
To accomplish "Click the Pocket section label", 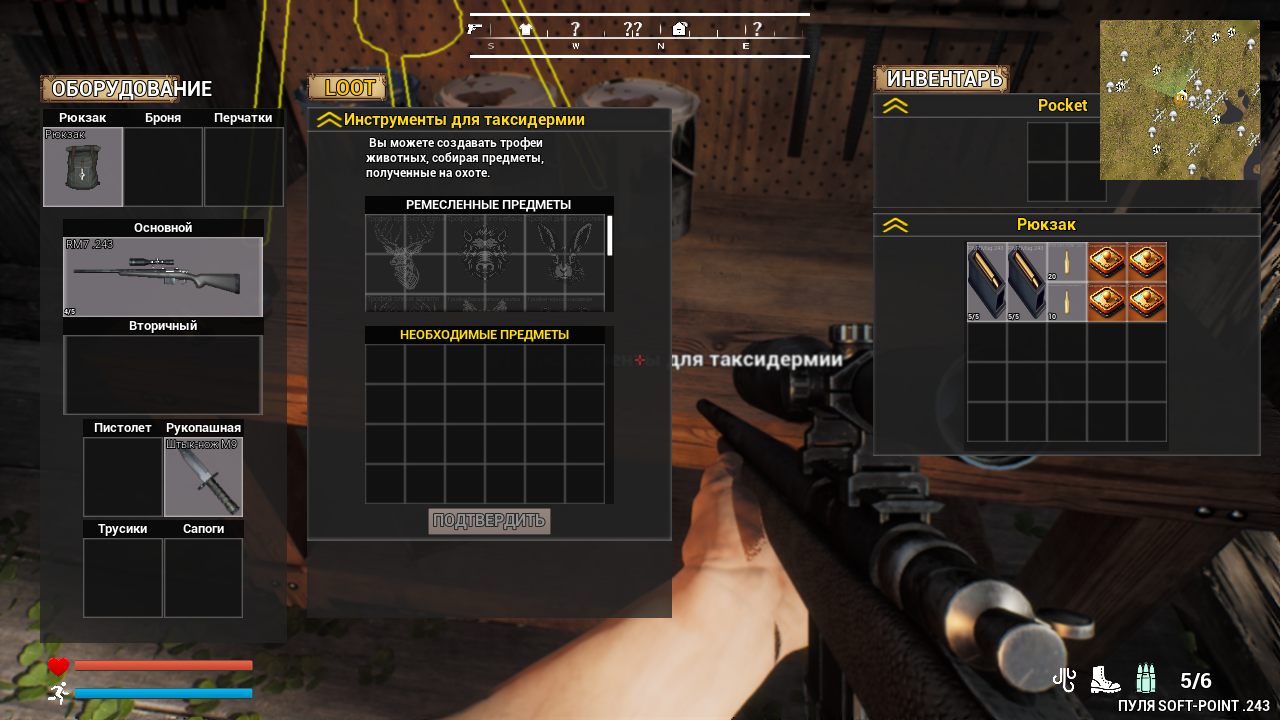I will [1062, 105].
